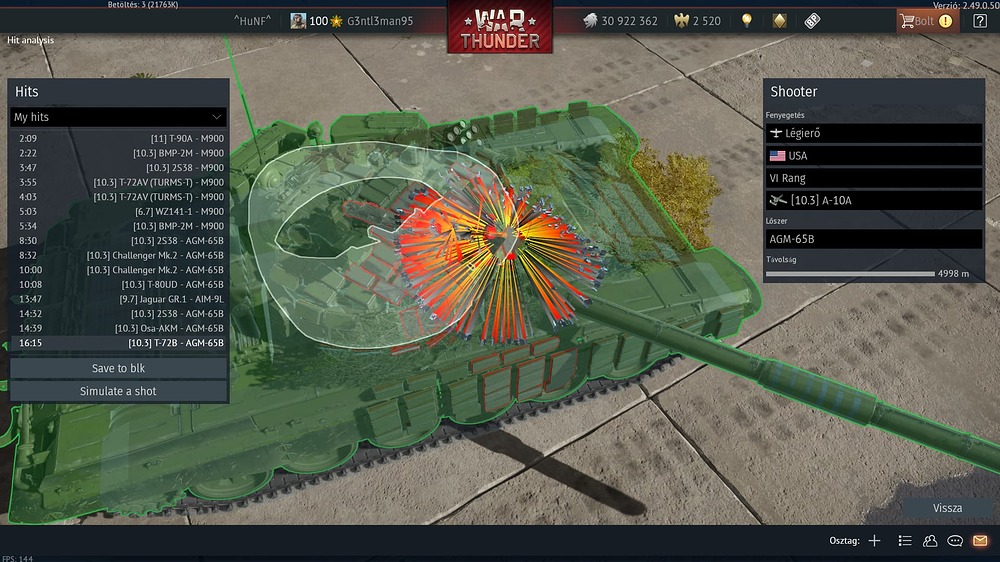Screen dimensions: 1000x562
Task: Select the 14:39 Osa-AKM hit row
Action: pyautogui.click(x=118, y=328)
